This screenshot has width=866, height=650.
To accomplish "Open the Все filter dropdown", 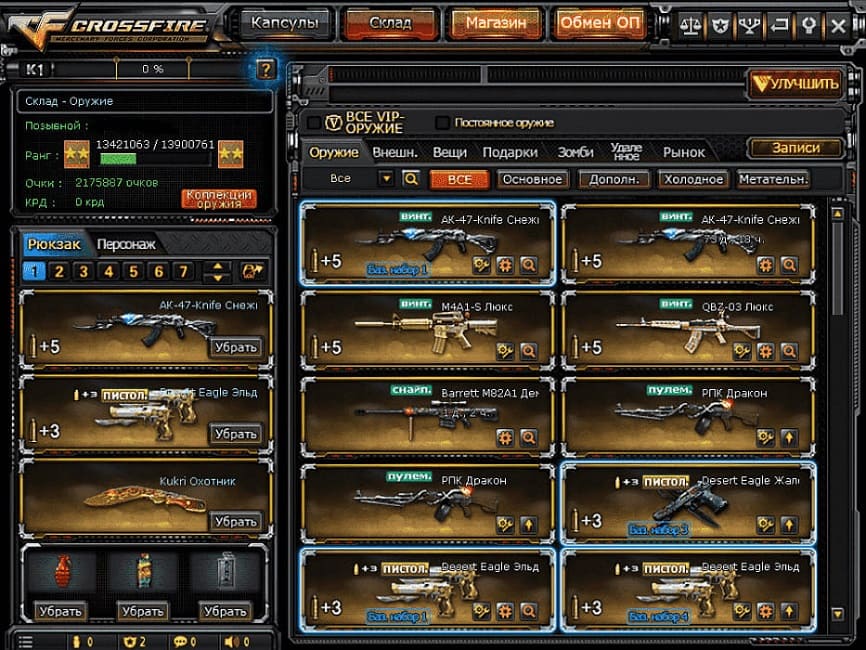I will click(x=386, y=179).
